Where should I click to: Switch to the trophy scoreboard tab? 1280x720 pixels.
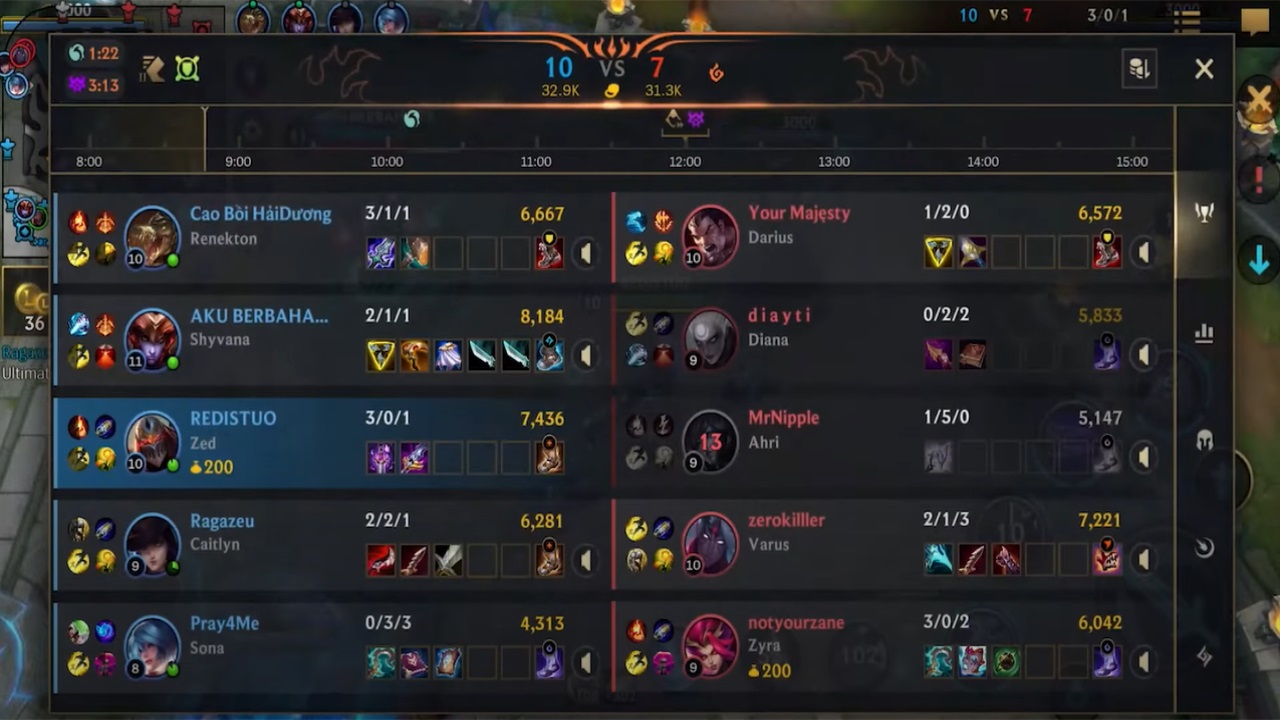click(1204, 213)
